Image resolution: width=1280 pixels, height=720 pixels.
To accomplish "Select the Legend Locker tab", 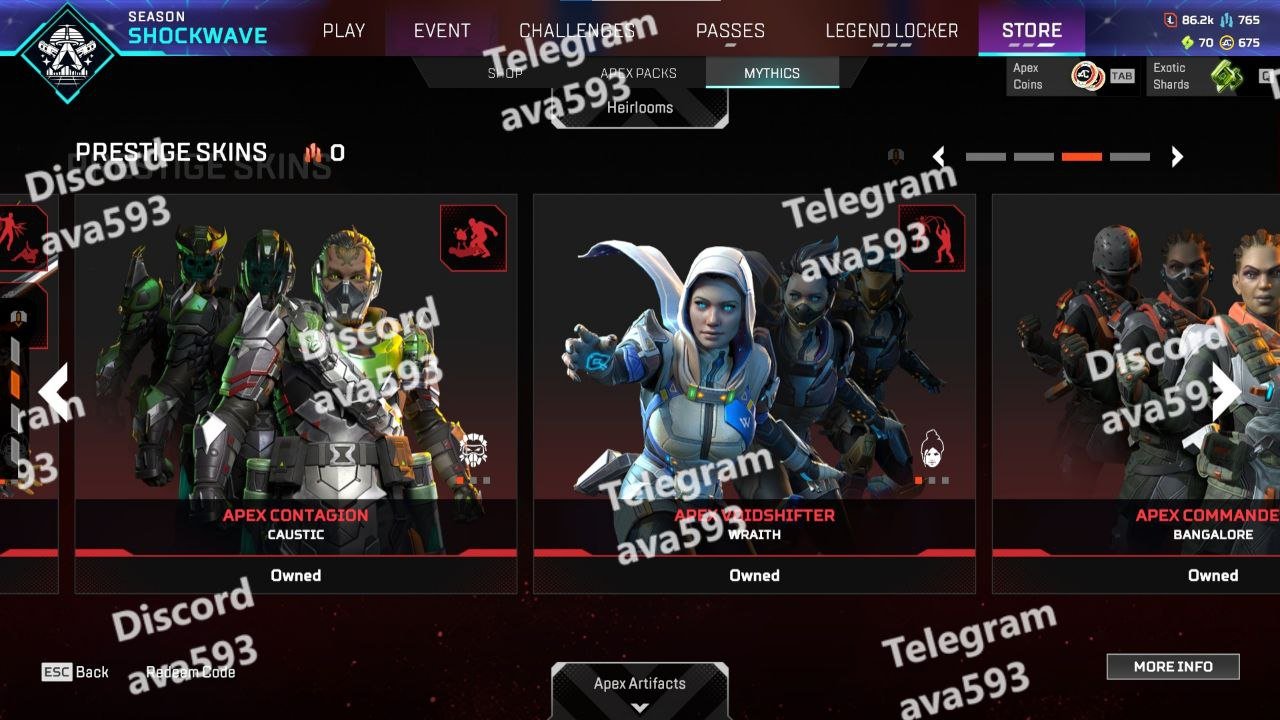I will click(x=891, y=31).
